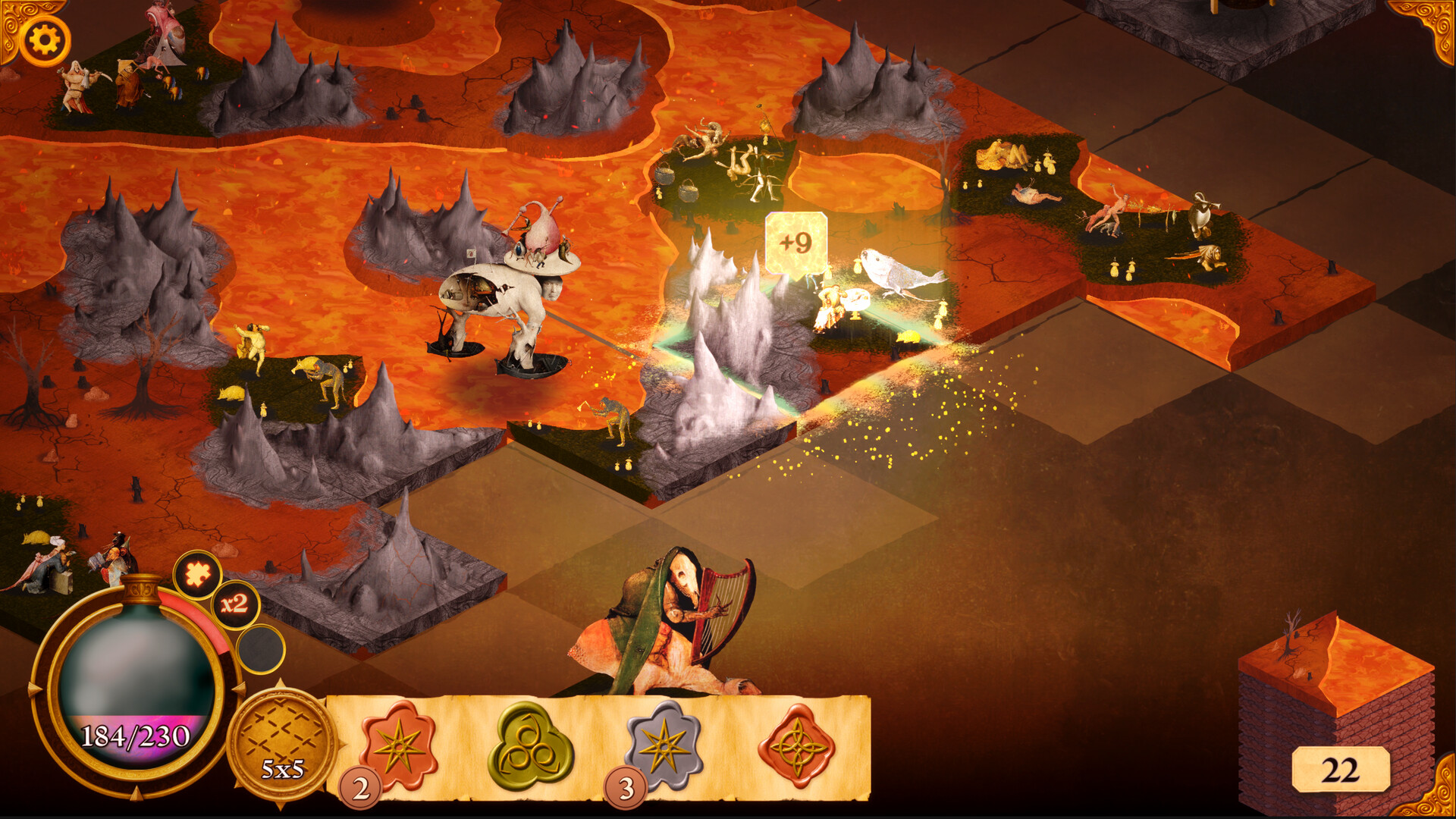Click the 2 counter on the orange seal
Screen dimensions: 1456x819
click(x=359, y=788)
